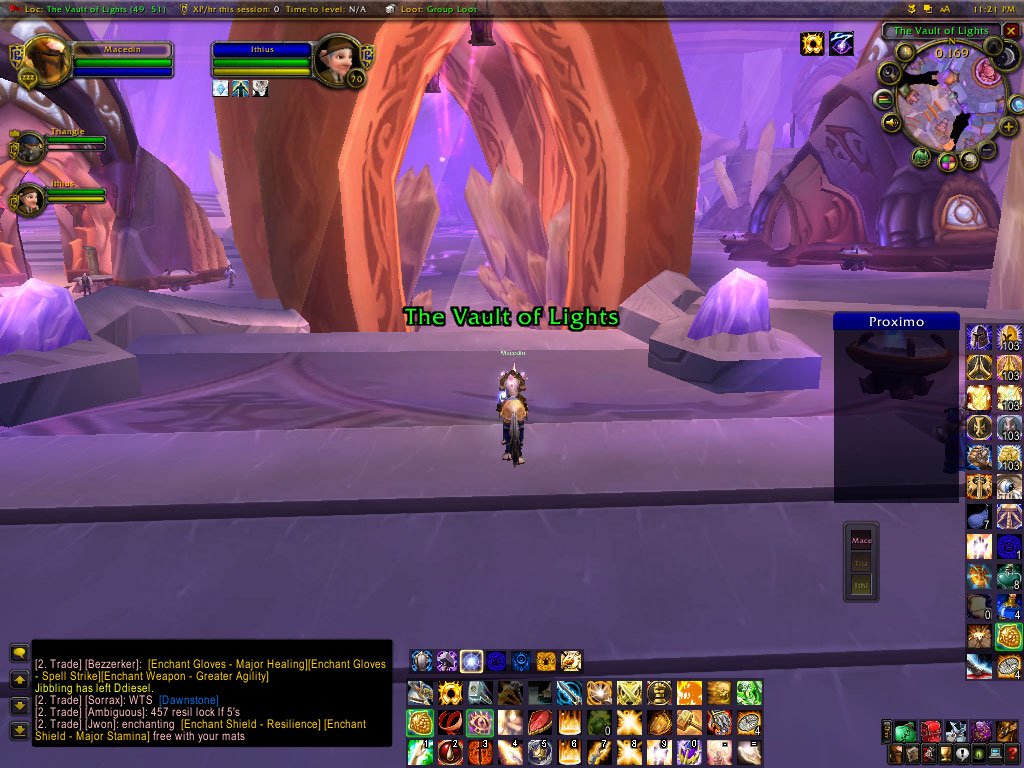Select the Macedin player portrait
Screen dimensions: 1024x768
click(x=46, y=60)
